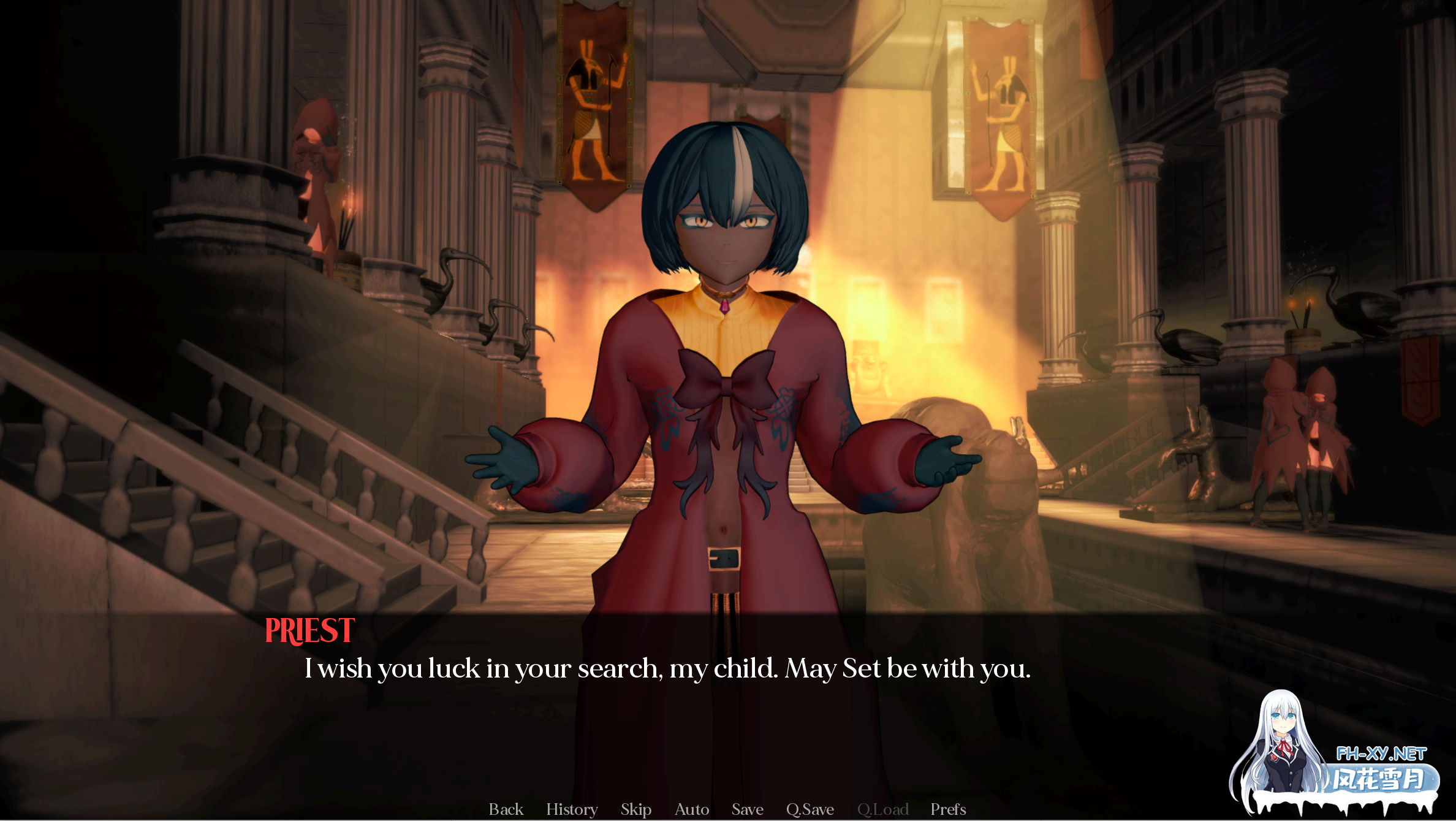Image resolution: width=1456 pixels, height=821 pixels.
Task: Perform a quick save with Q.Save
Action: click(810, 809)
